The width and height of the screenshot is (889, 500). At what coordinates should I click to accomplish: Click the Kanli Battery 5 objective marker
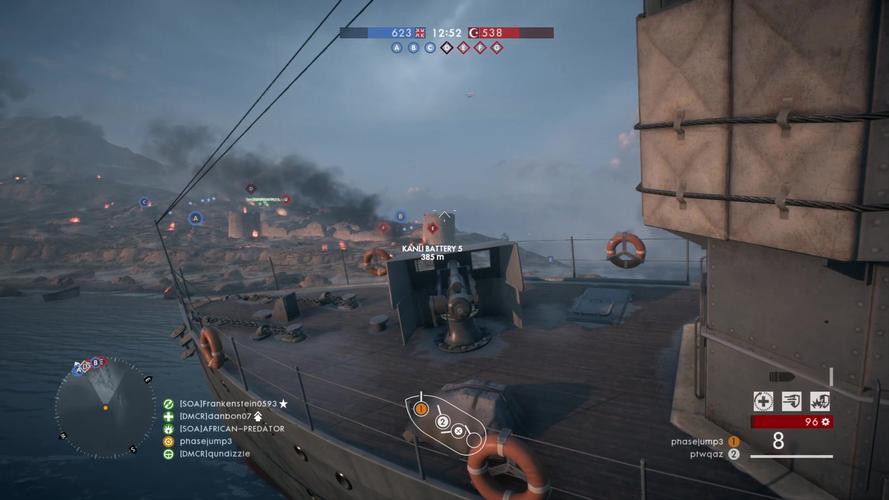[432, 227]
